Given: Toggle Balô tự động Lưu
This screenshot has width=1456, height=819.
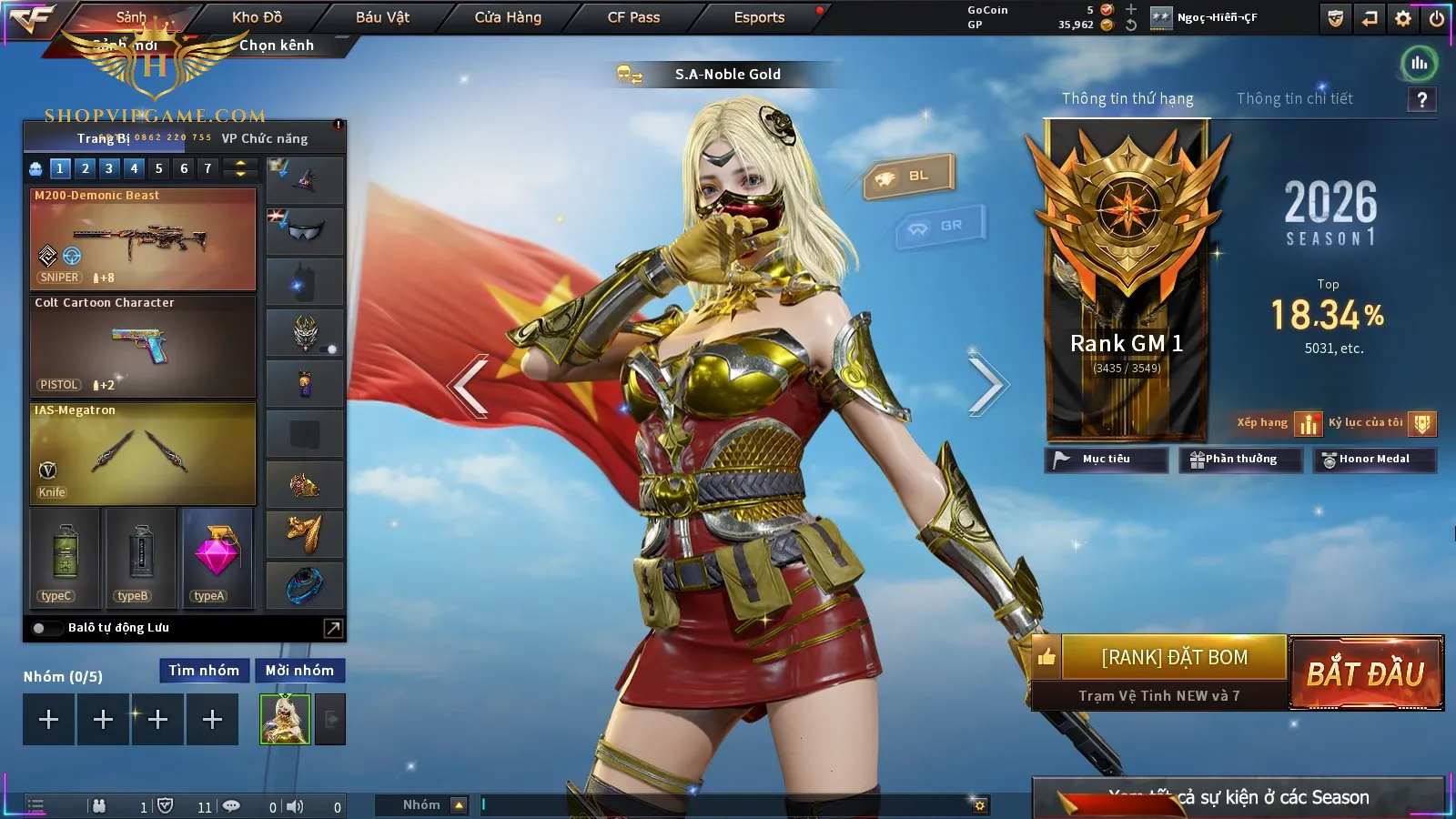Looking at the screenshot, I should click(40, 628).
